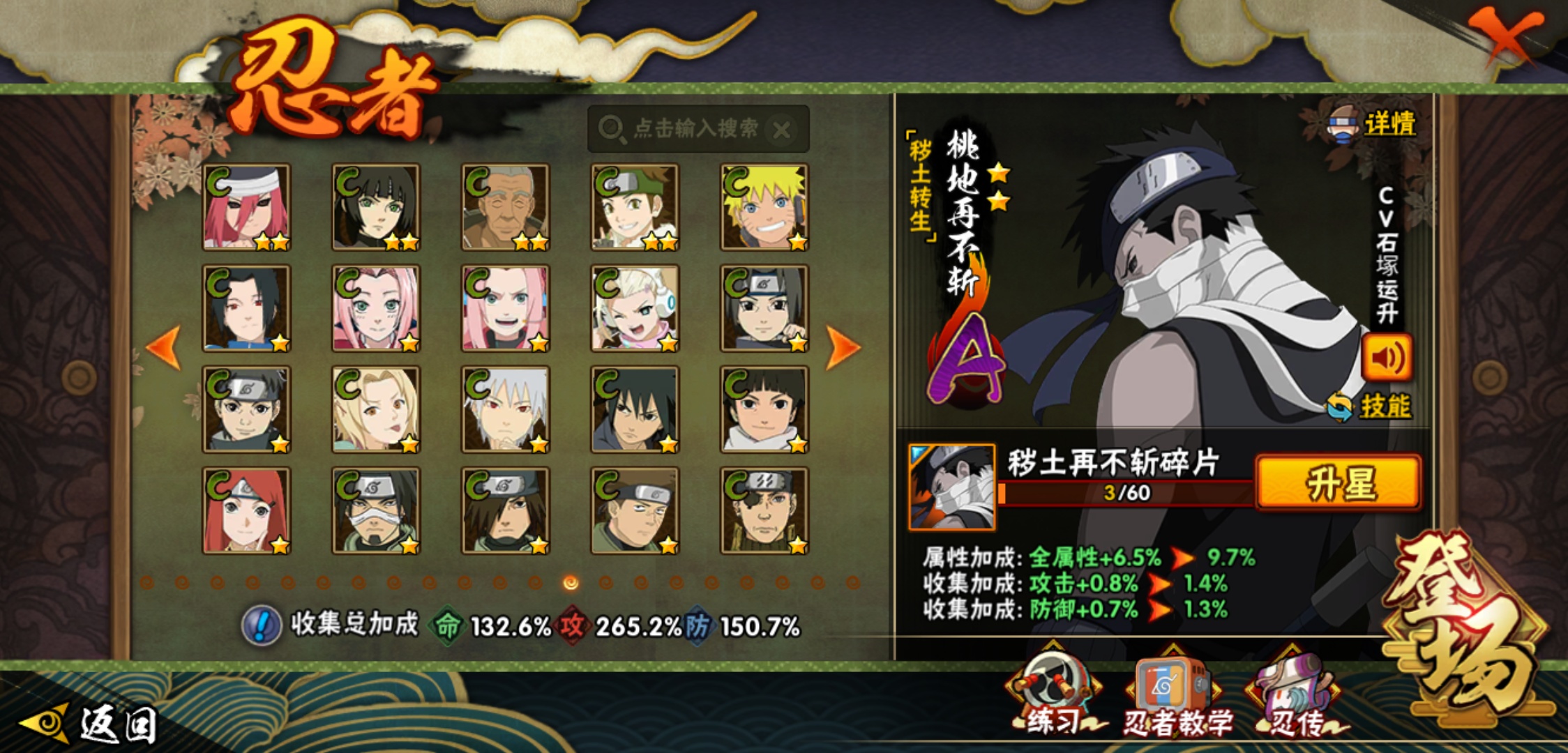1568x753 pixels.
Task: Choose the blonde Tsunade portrait
Action: point(376,409)
